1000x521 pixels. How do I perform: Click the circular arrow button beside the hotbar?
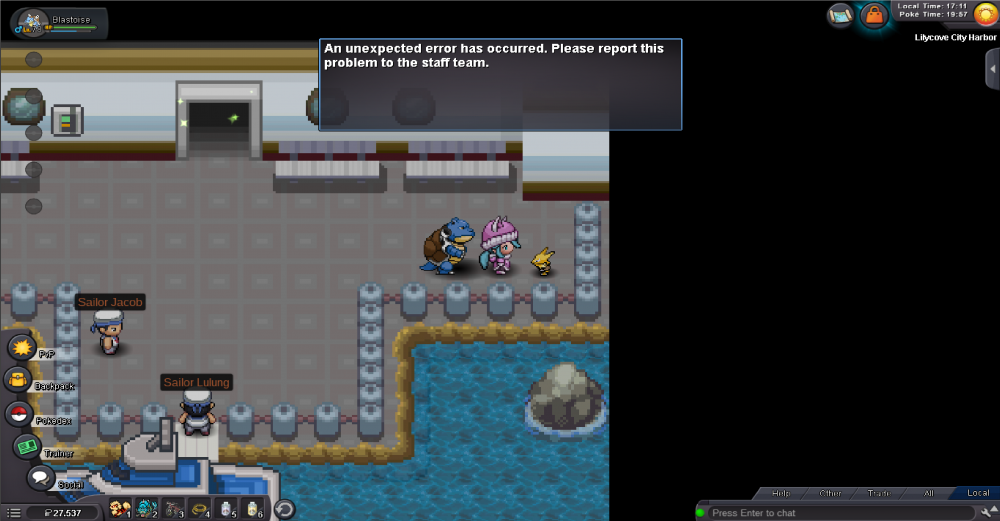(x=284, y=509)
